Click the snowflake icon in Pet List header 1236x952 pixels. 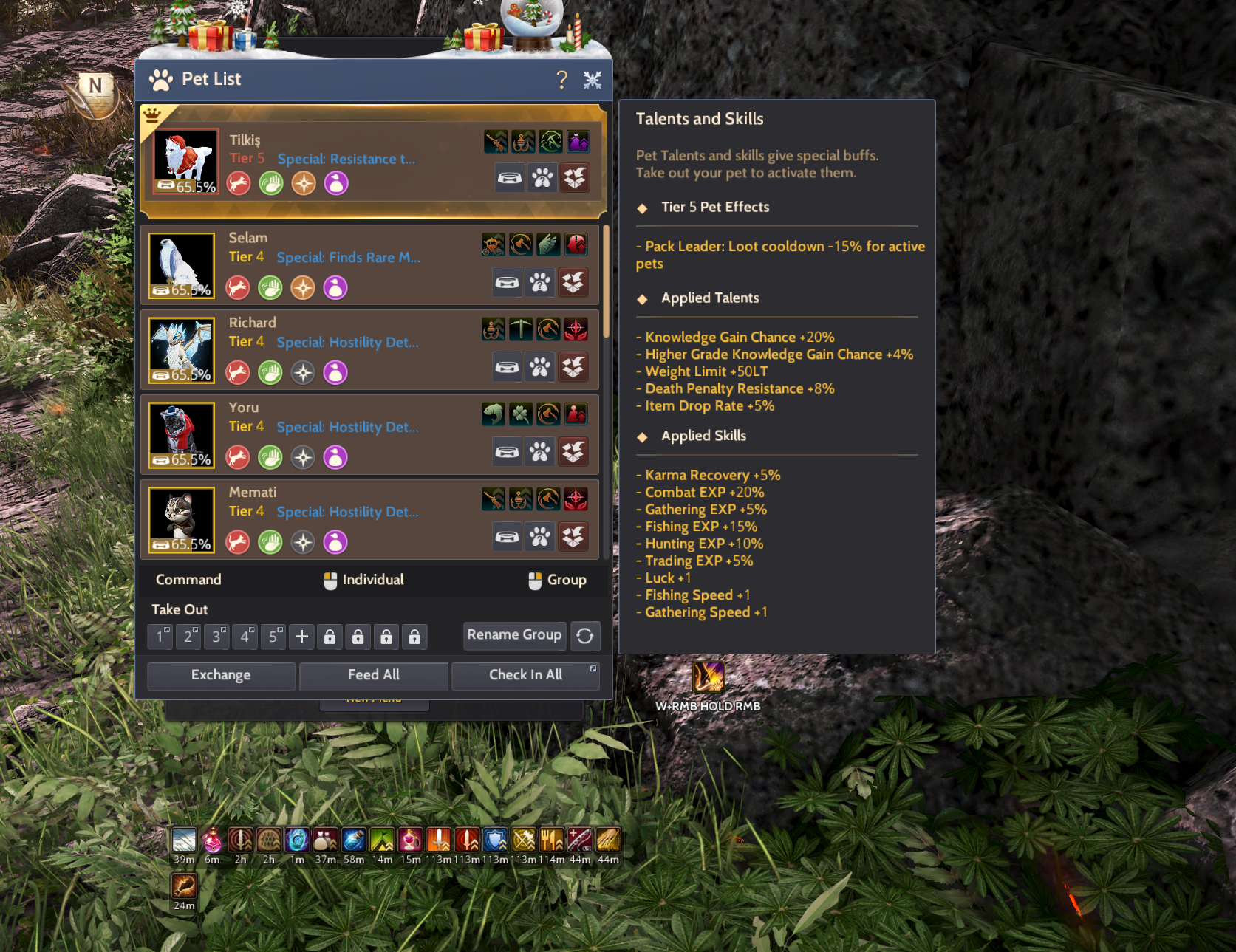pos(593,79)
